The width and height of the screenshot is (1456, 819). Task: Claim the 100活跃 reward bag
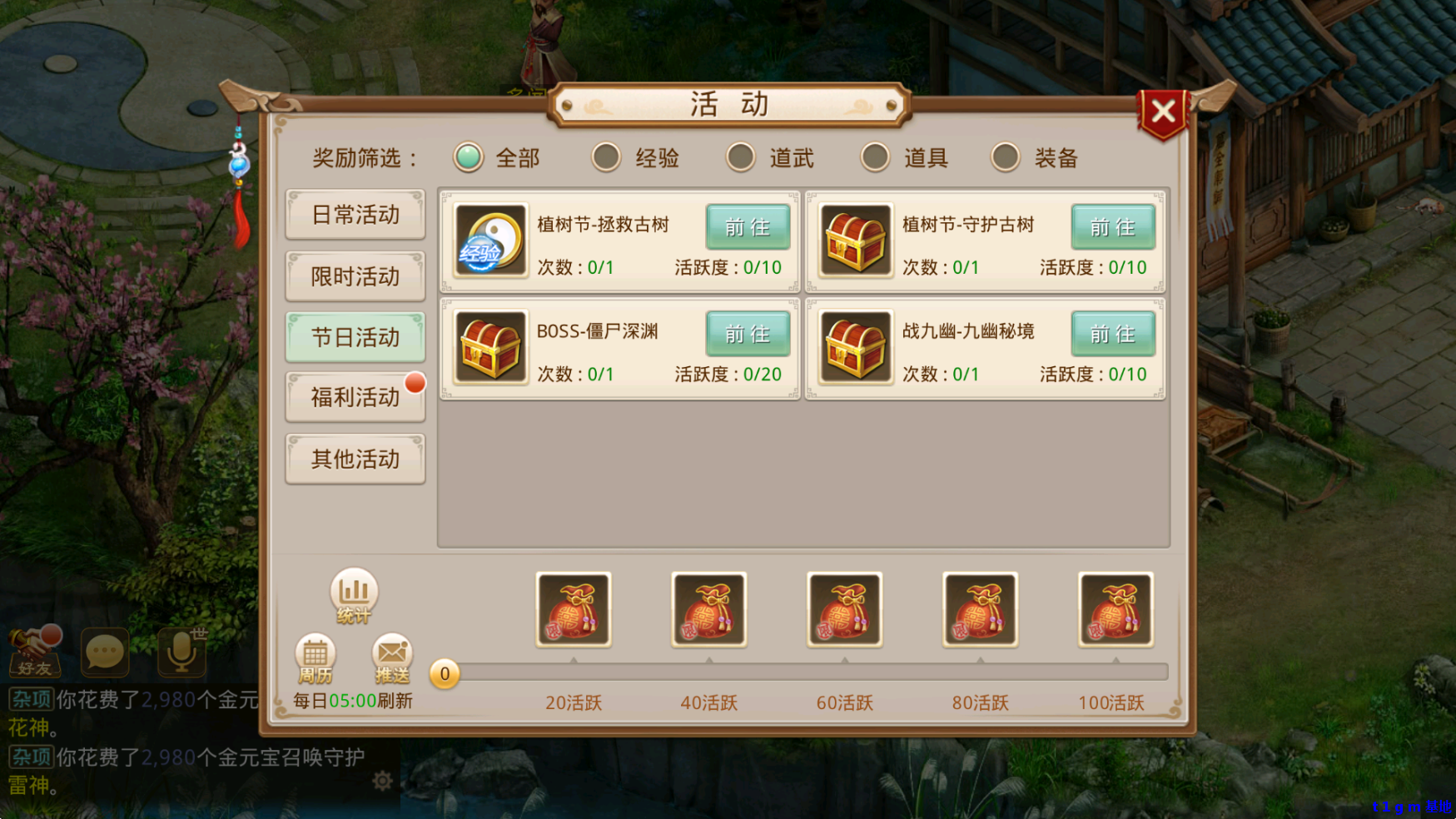tap(1115, 610)
